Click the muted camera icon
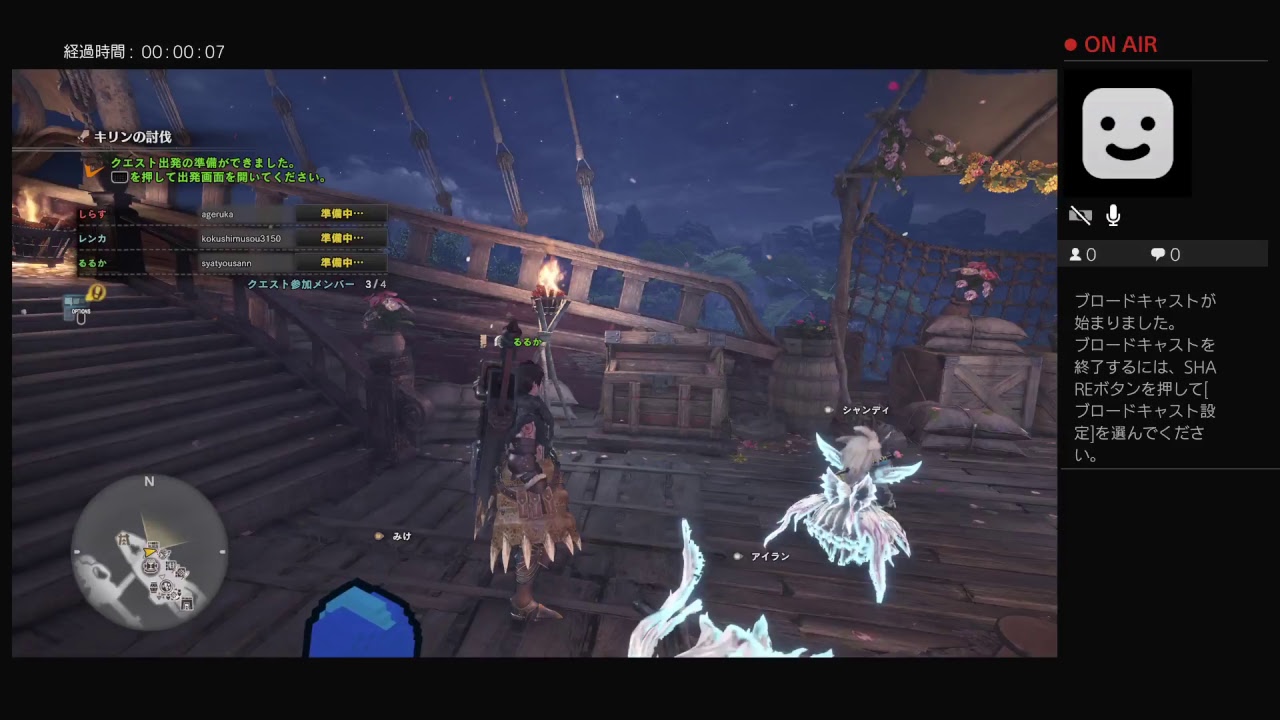Image resolution: width=1280 pixels, height=720 pixels. click(x=1080, y=214)
